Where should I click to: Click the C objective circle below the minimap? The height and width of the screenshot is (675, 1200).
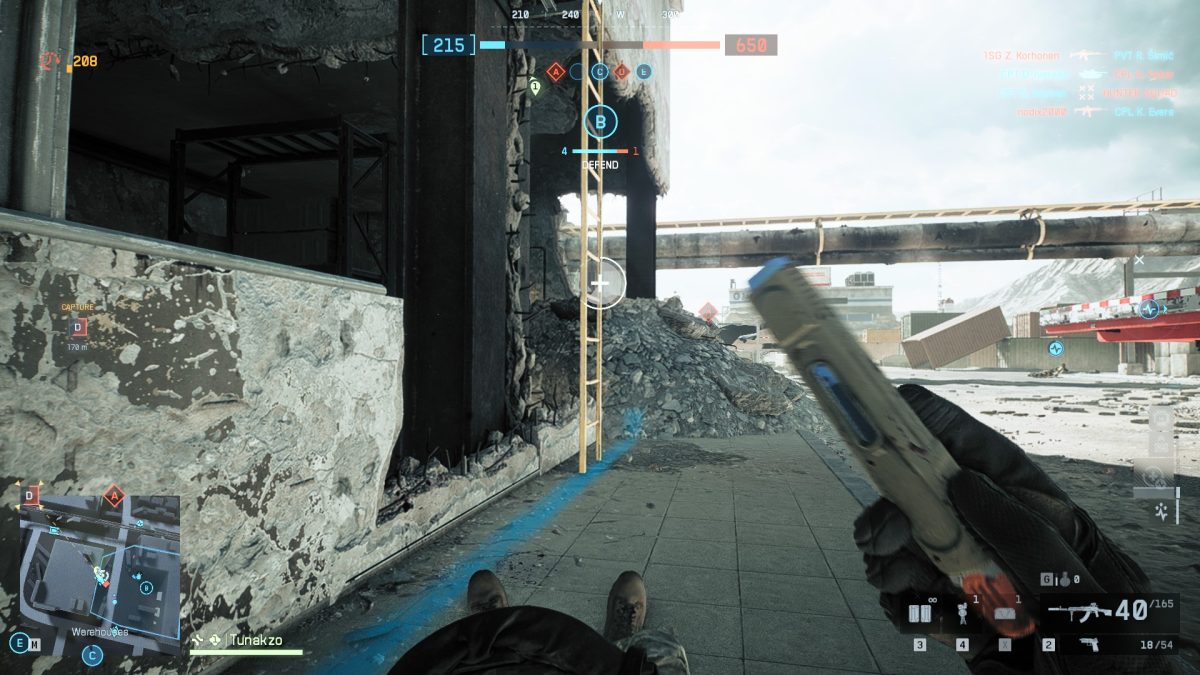pyautogui.click(x=92, y=656)
